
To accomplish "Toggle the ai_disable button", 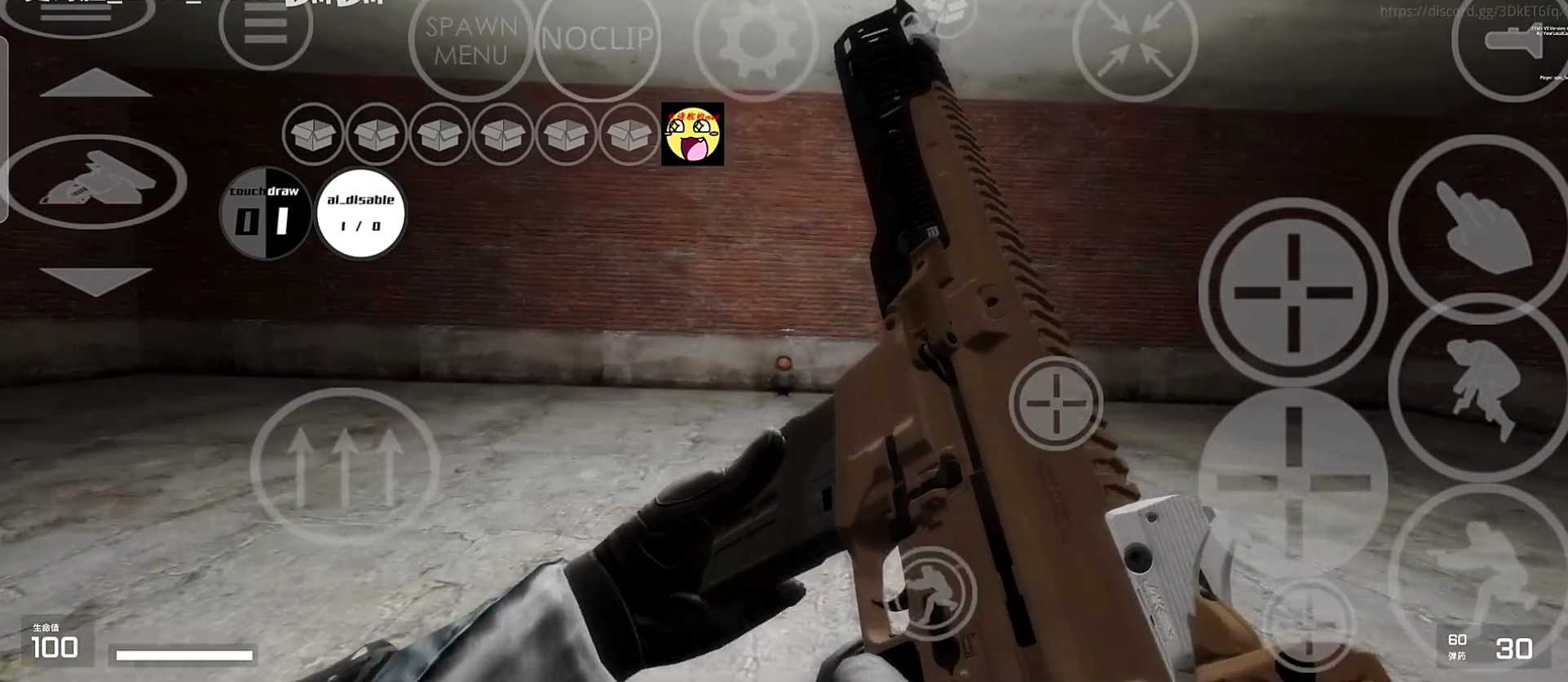I will pyautogui.click(x=360, y=214).
